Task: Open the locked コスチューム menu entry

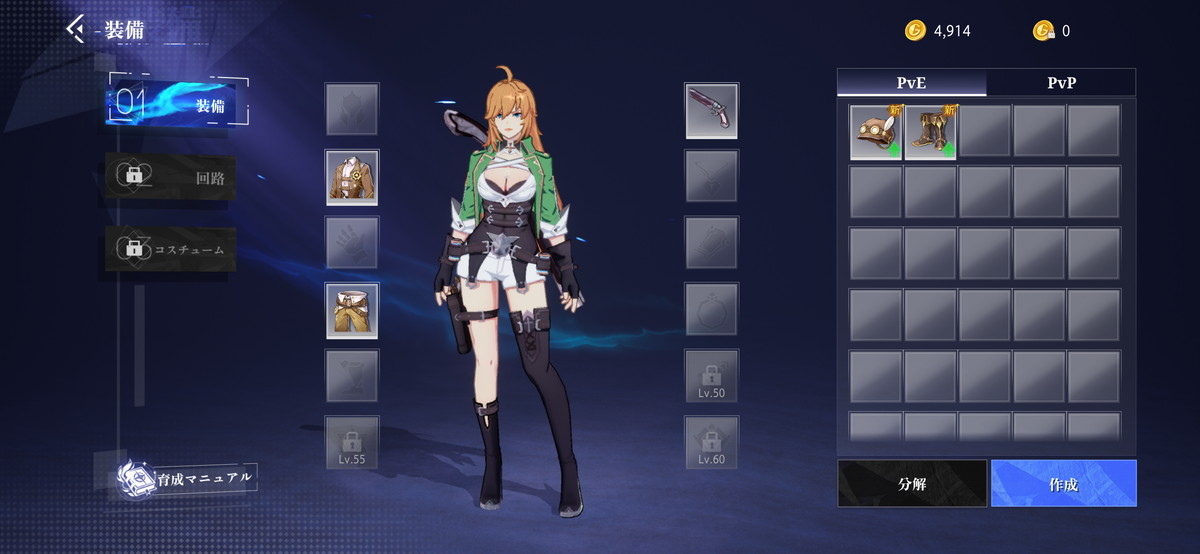Action: (172, 248)
